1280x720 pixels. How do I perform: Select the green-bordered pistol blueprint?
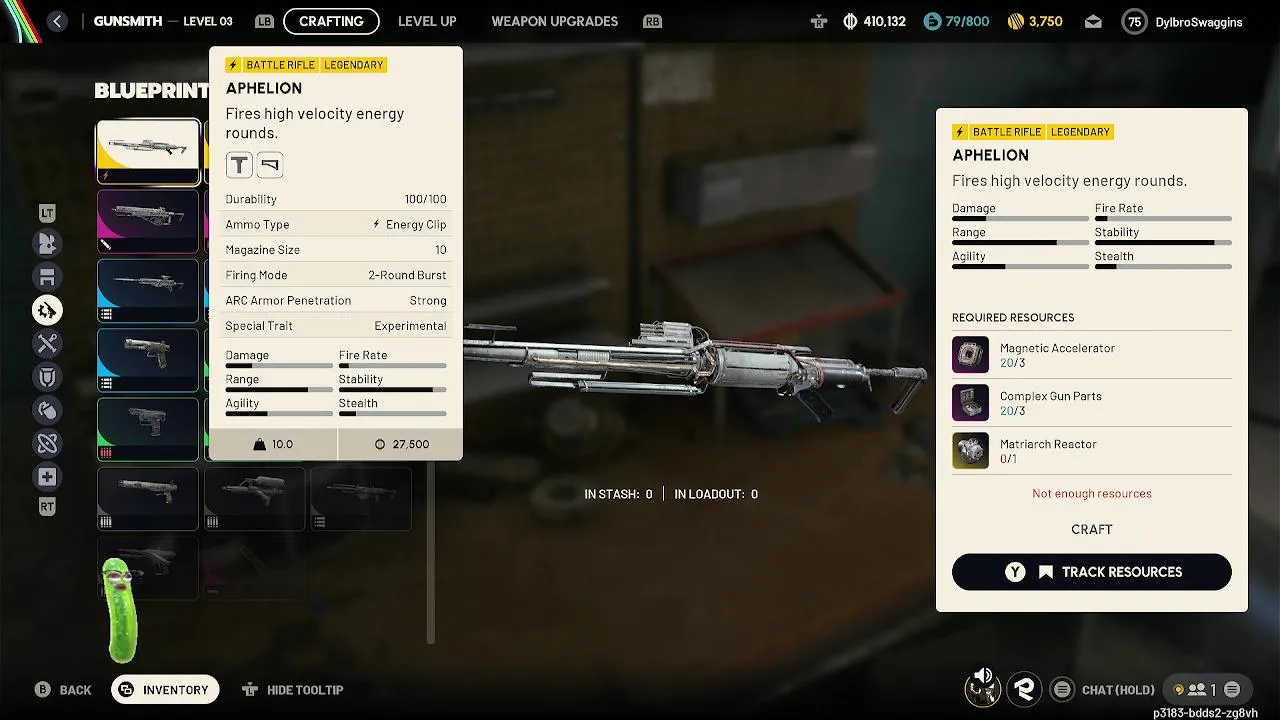point(148,428)
